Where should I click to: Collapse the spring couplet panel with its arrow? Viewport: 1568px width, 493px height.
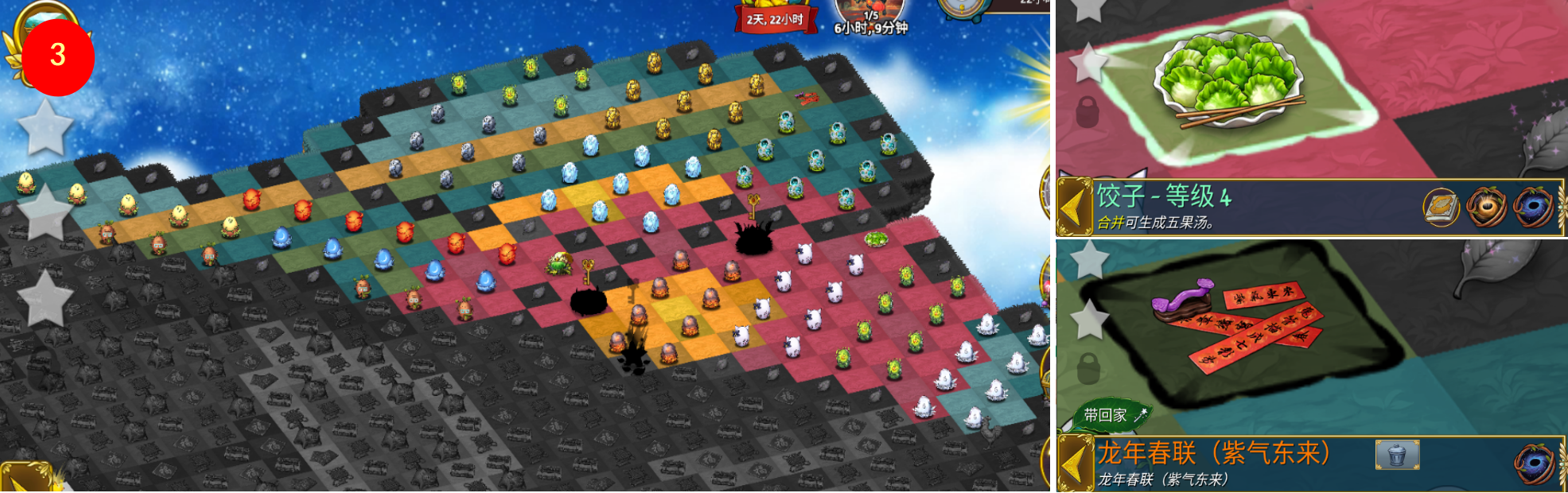[1074, 464]
